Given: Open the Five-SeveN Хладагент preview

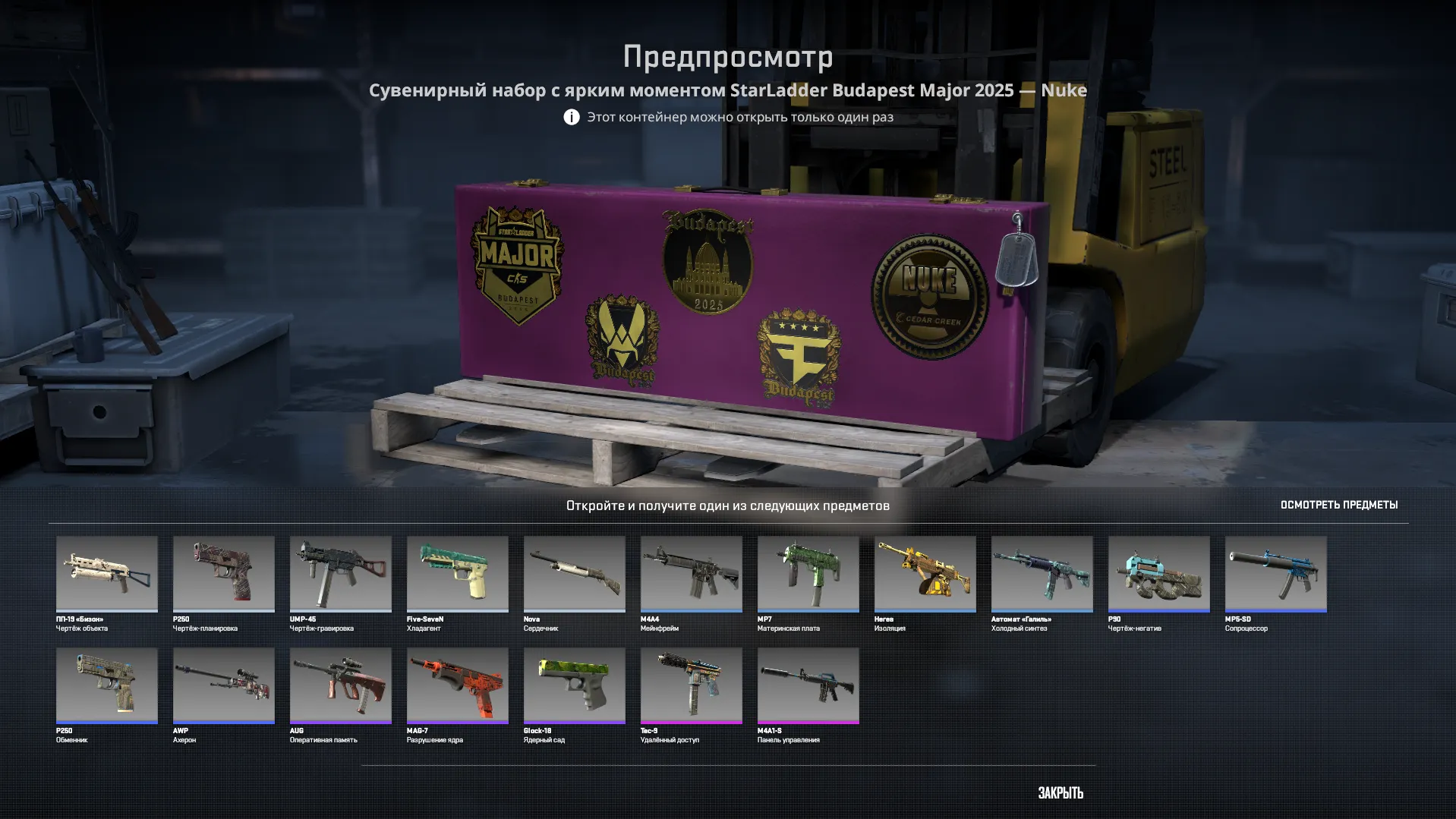Looking at the screenshot, I should click(457, 575).
